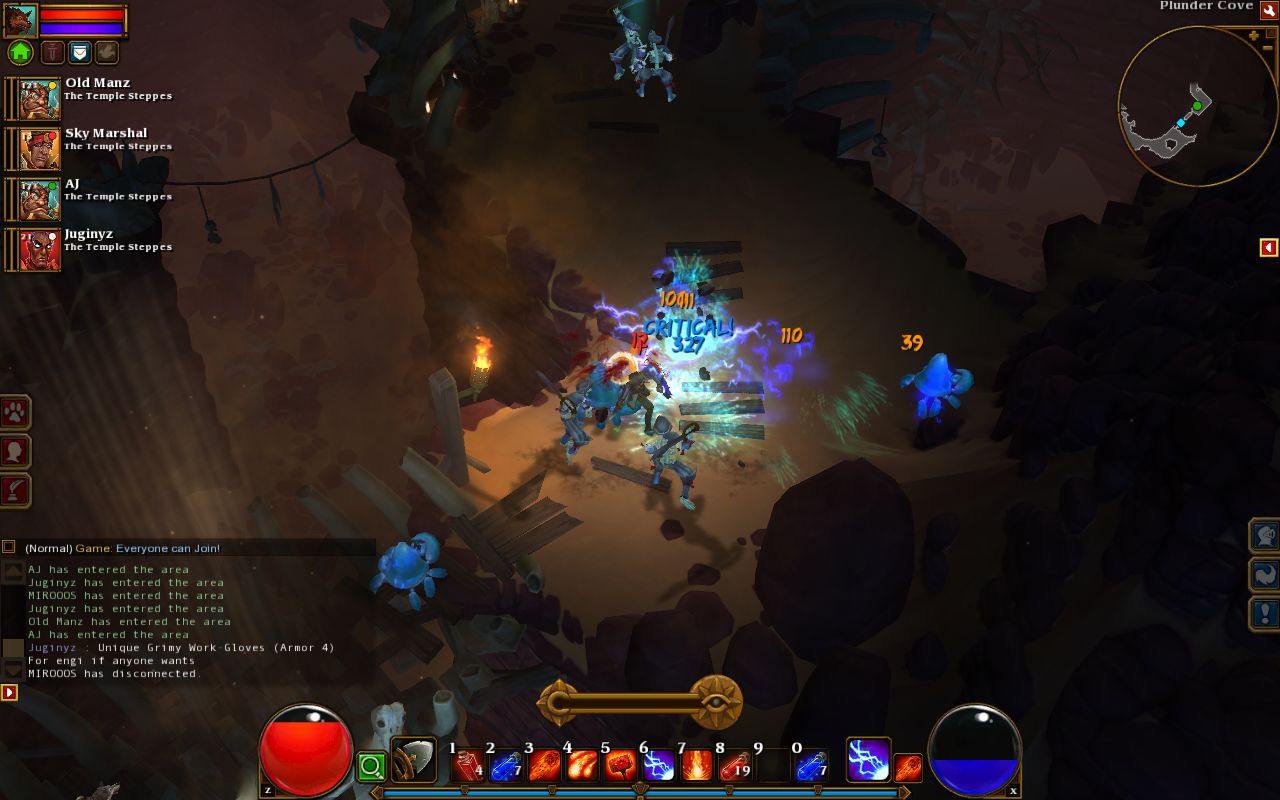
Task: Open the envelope message icon
Action: 80,52
